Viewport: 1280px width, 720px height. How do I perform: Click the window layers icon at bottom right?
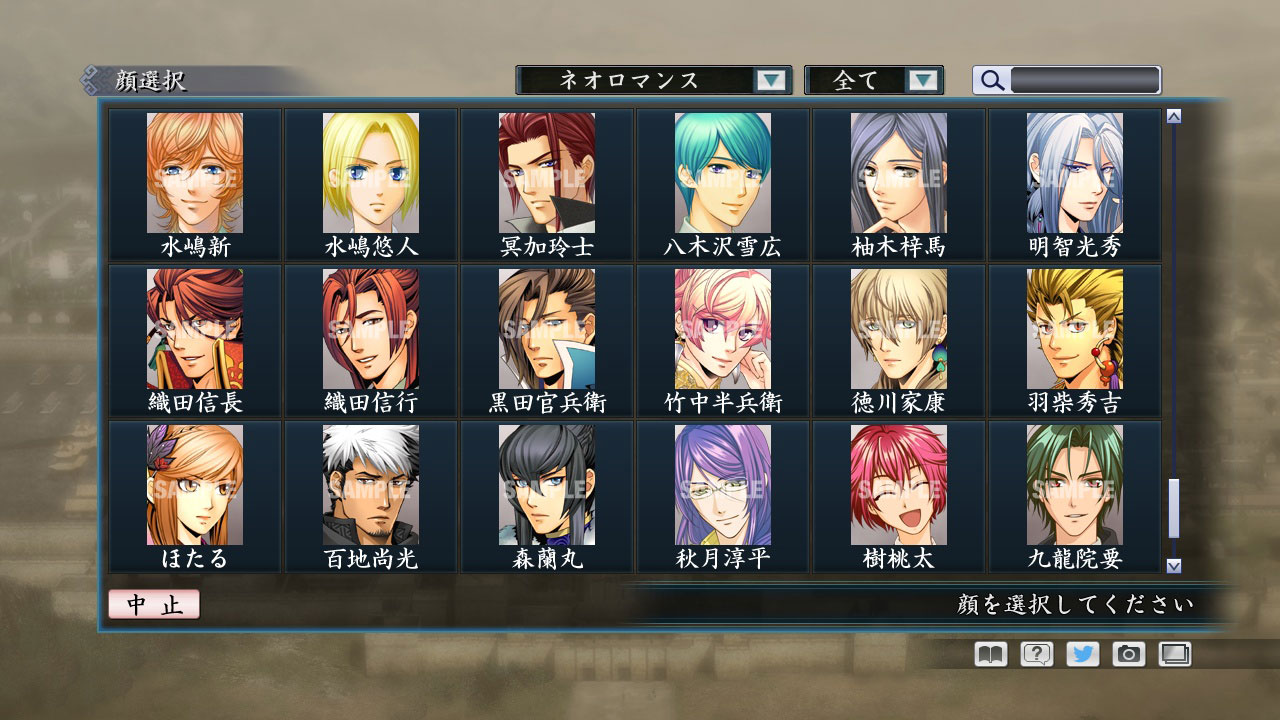[x=1172, y=654]
